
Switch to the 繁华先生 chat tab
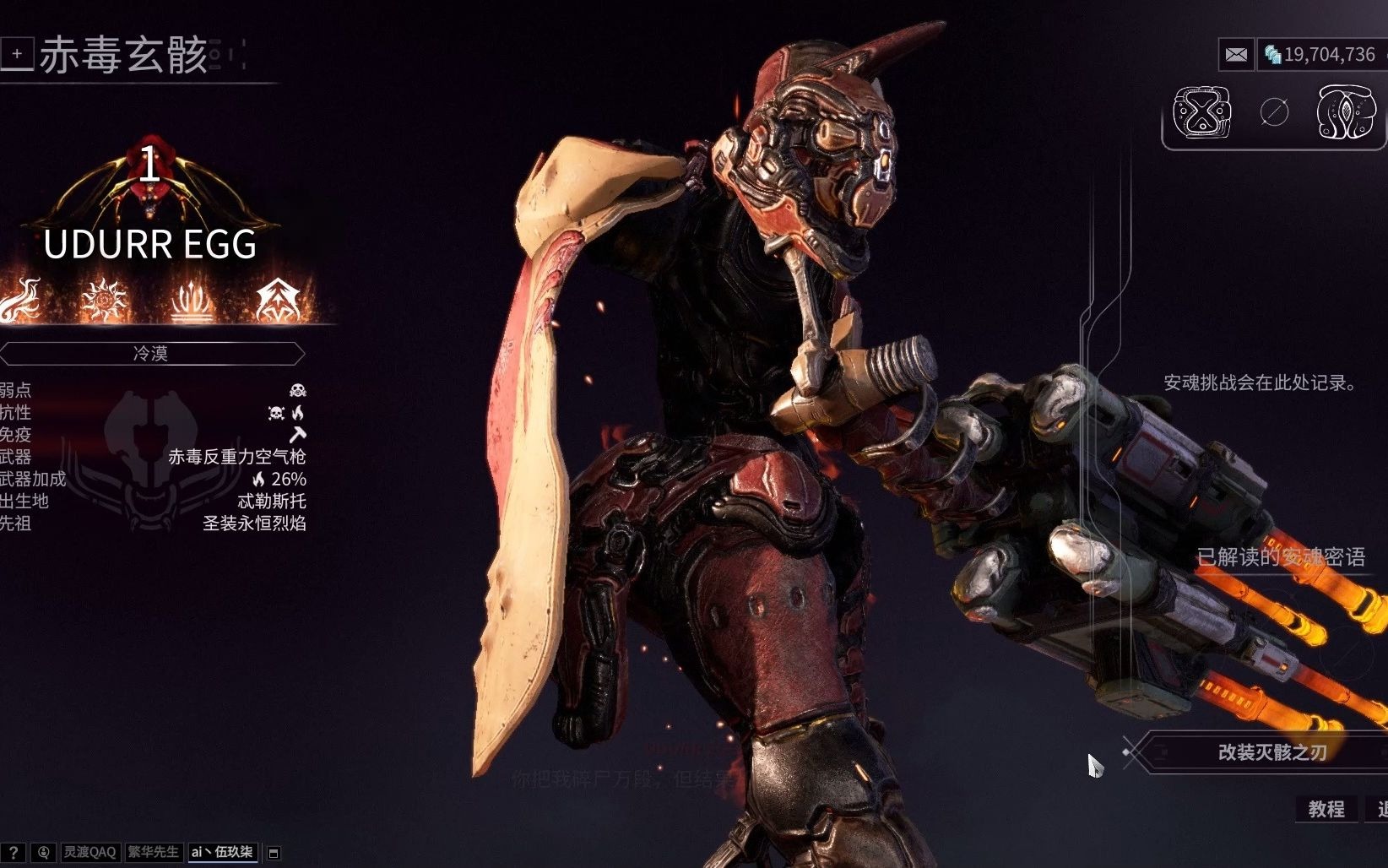point(153,852)
